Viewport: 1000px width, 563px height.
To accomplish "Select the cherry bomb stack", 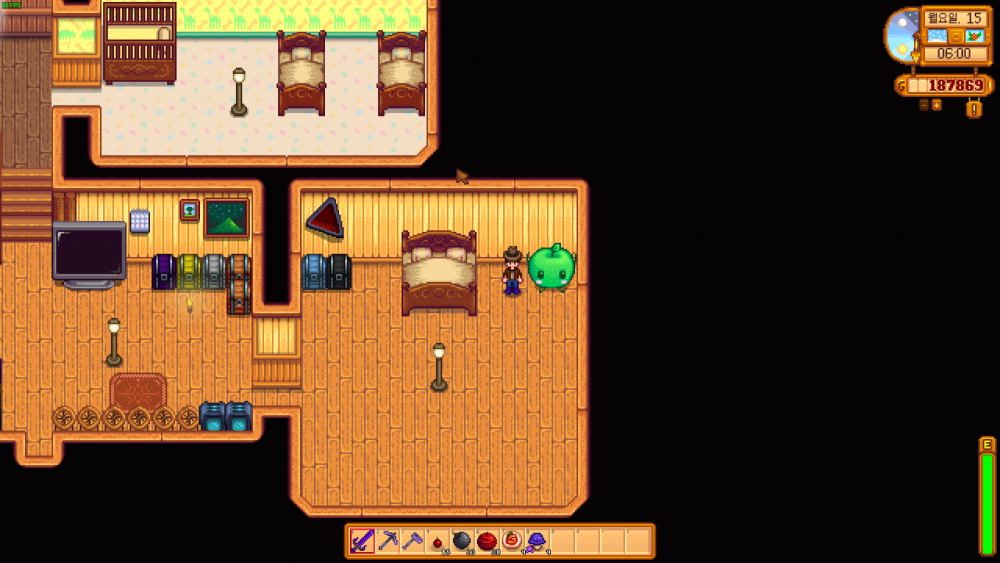I will [x=437, y=541].
